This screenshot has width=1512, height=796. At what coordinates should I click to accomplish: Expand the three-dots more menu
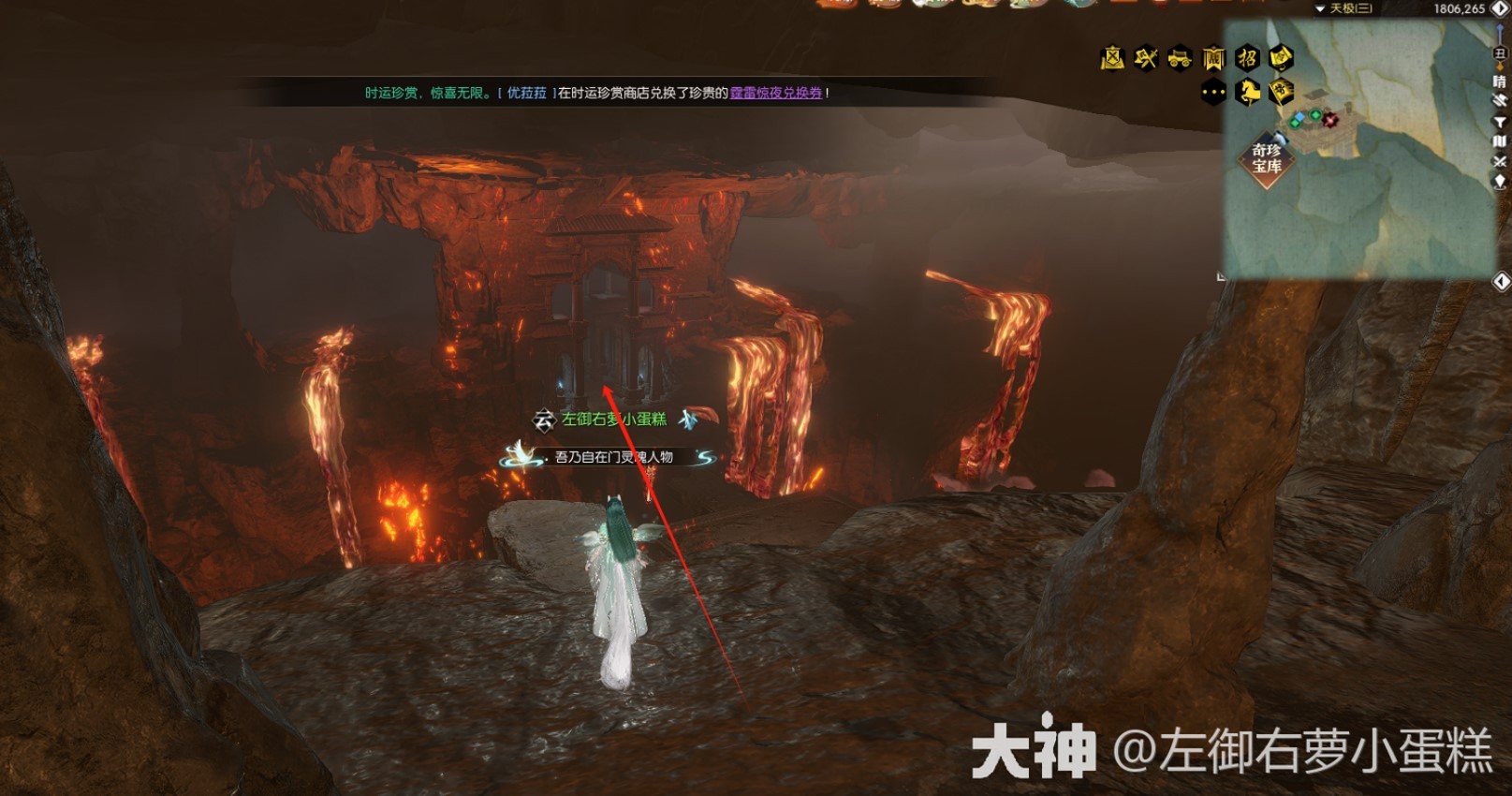click(x=1213, y=93)
